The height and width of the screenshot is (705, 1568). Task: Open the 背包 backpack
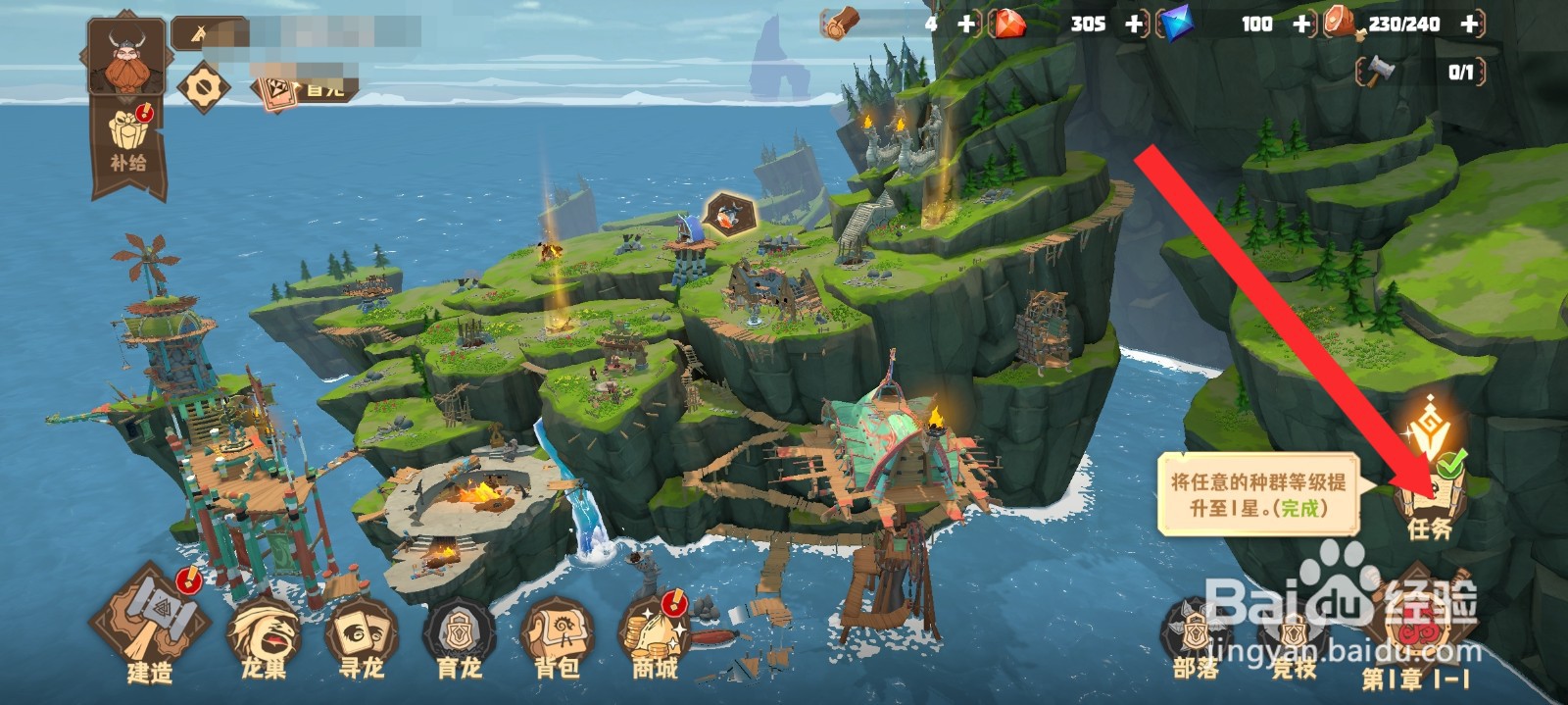[557, 637]
